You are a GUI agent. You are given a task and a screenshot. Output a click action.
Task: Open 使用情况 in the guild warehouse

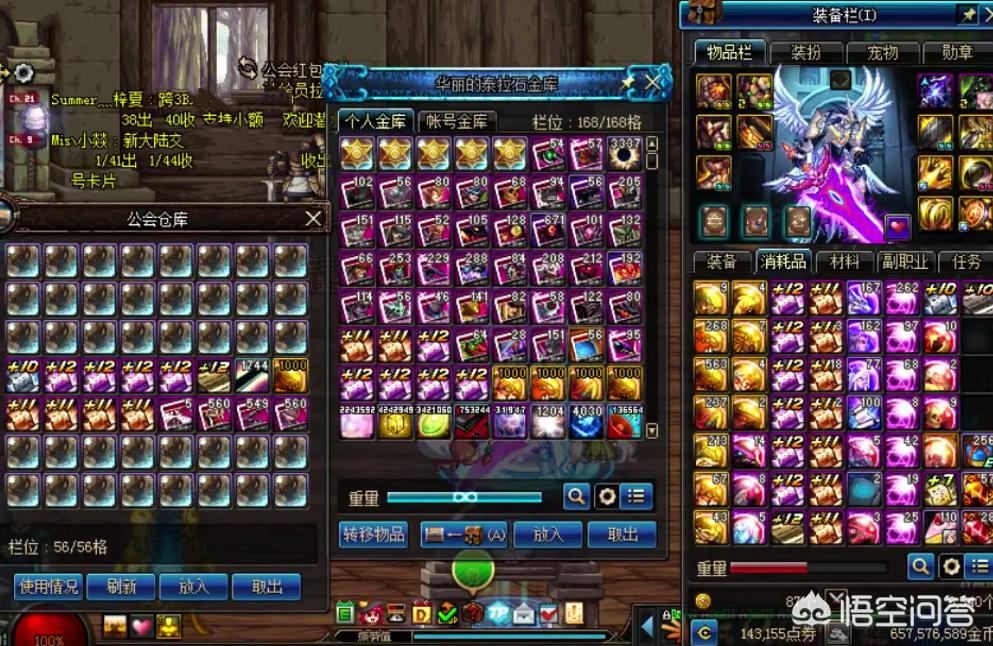click(48, 586)
